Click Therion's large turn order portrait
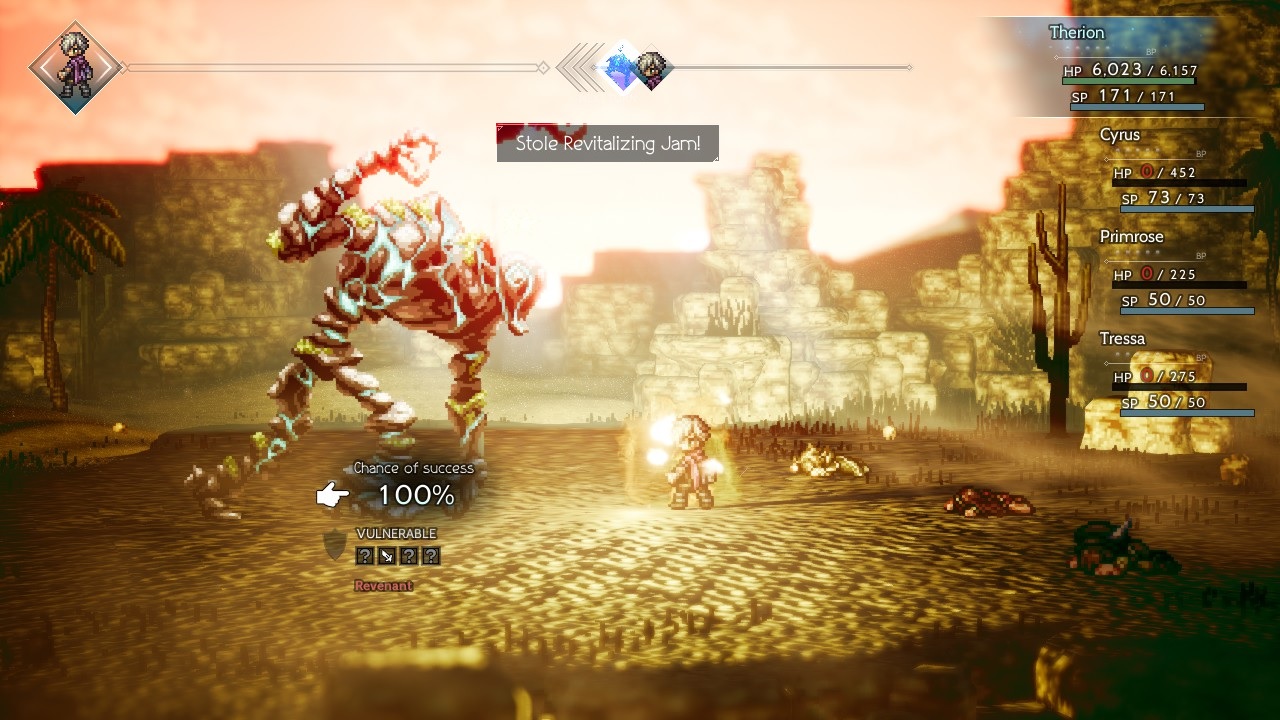 pos(75,67)
